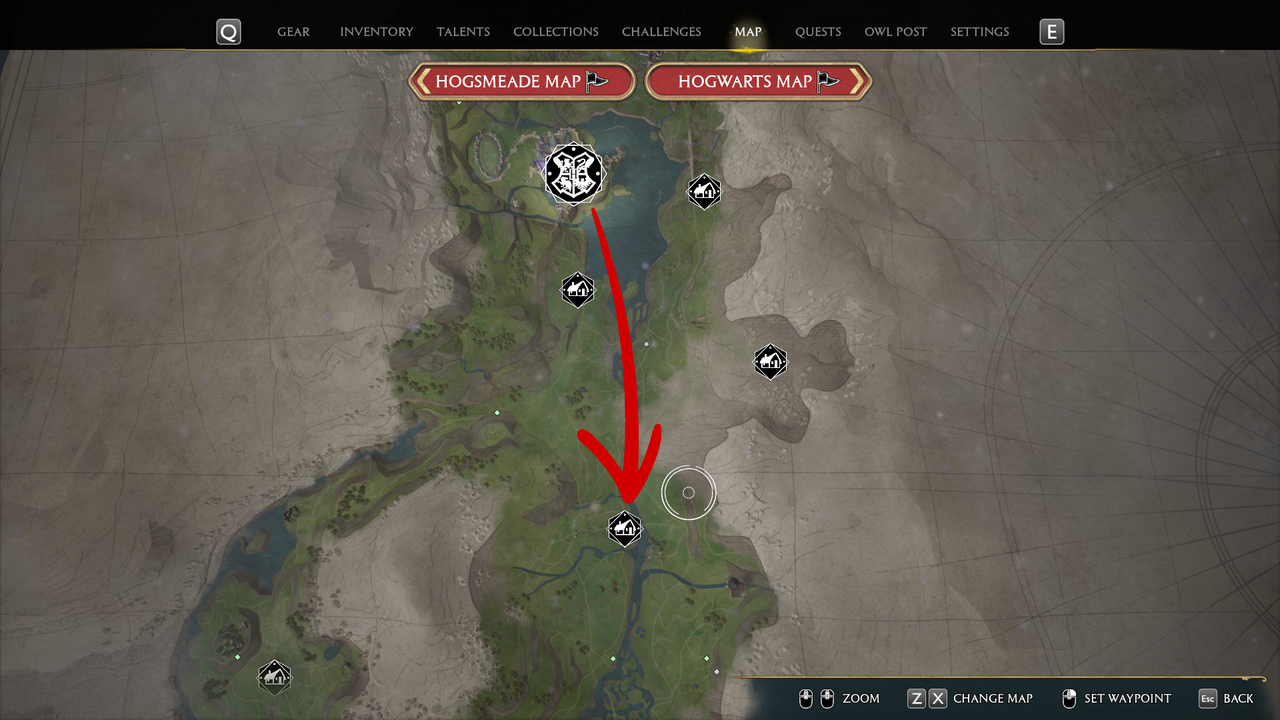This screenshot has height=720, width=1280.
Task: Open the OWL POST screen
Action: click(x=895, y=31)
